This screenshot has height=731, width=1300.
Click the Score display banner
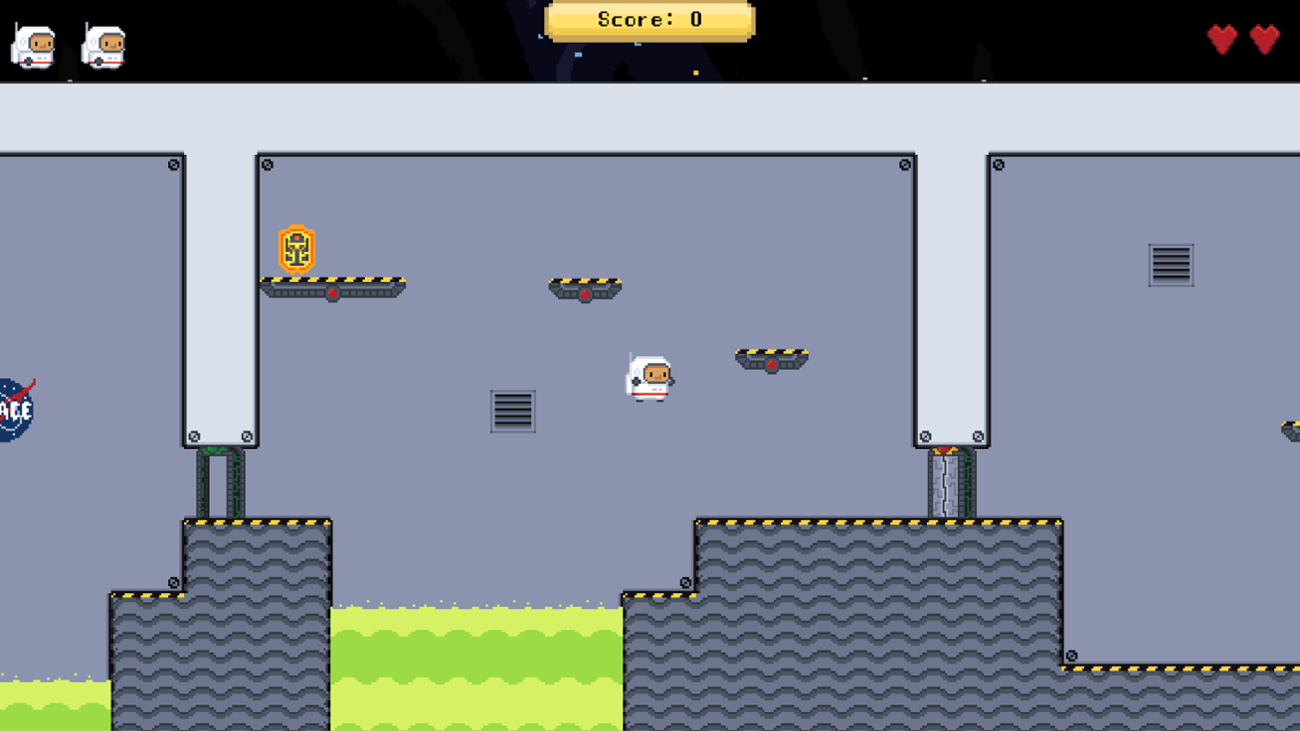(x=649, y=18)
